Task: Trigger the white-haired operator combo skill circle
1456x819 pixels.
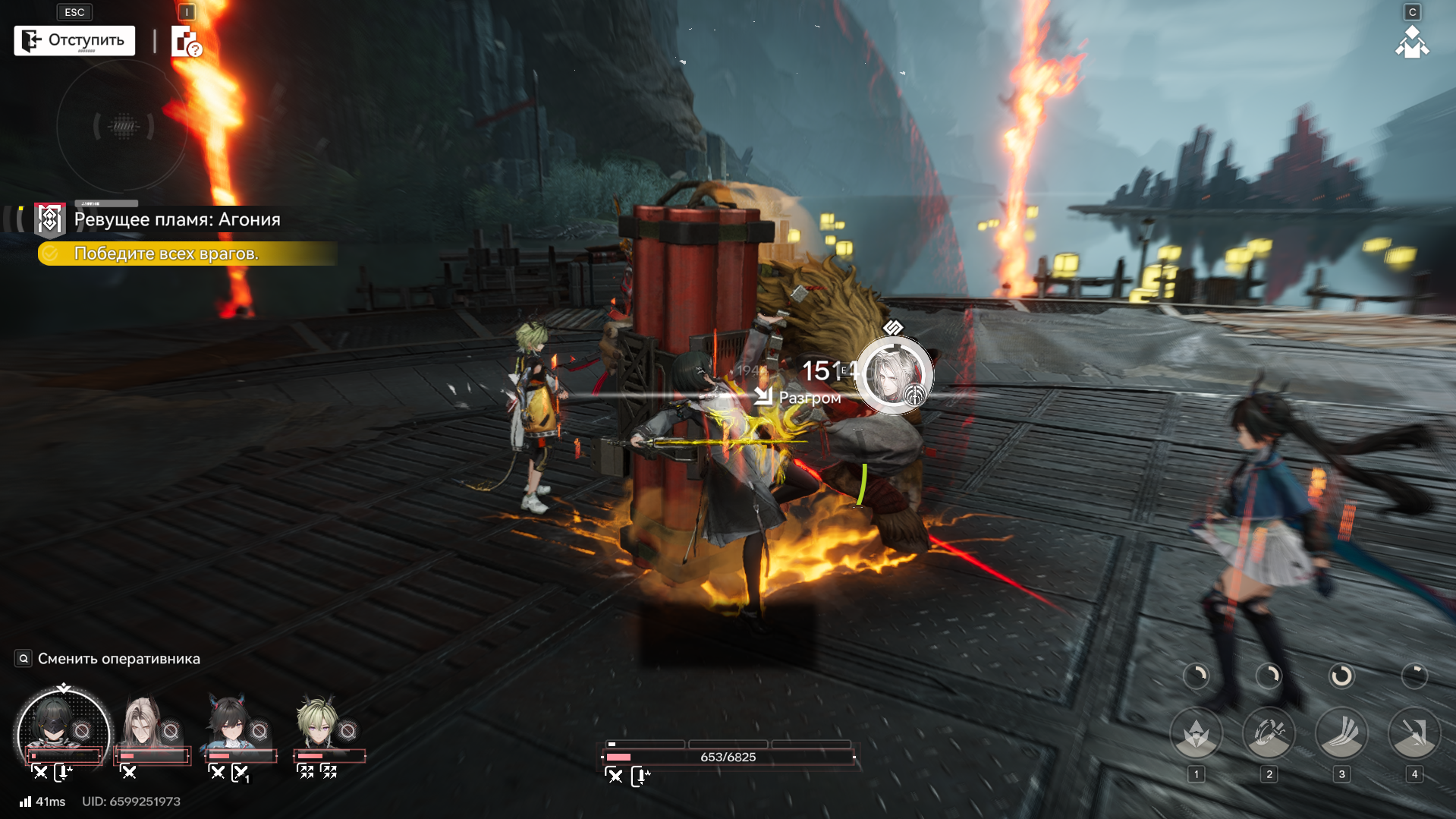Action: (894, 376)
